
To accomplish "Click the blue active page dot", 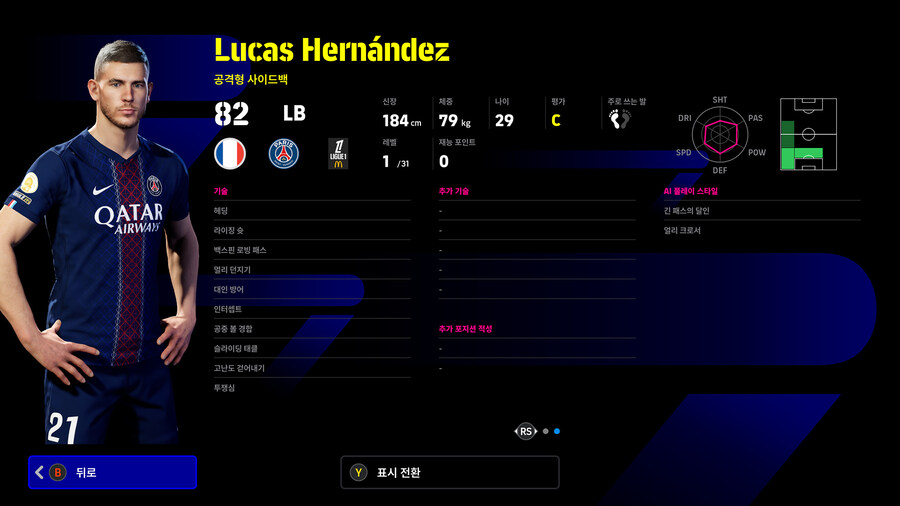I will [x=557, y=431].
